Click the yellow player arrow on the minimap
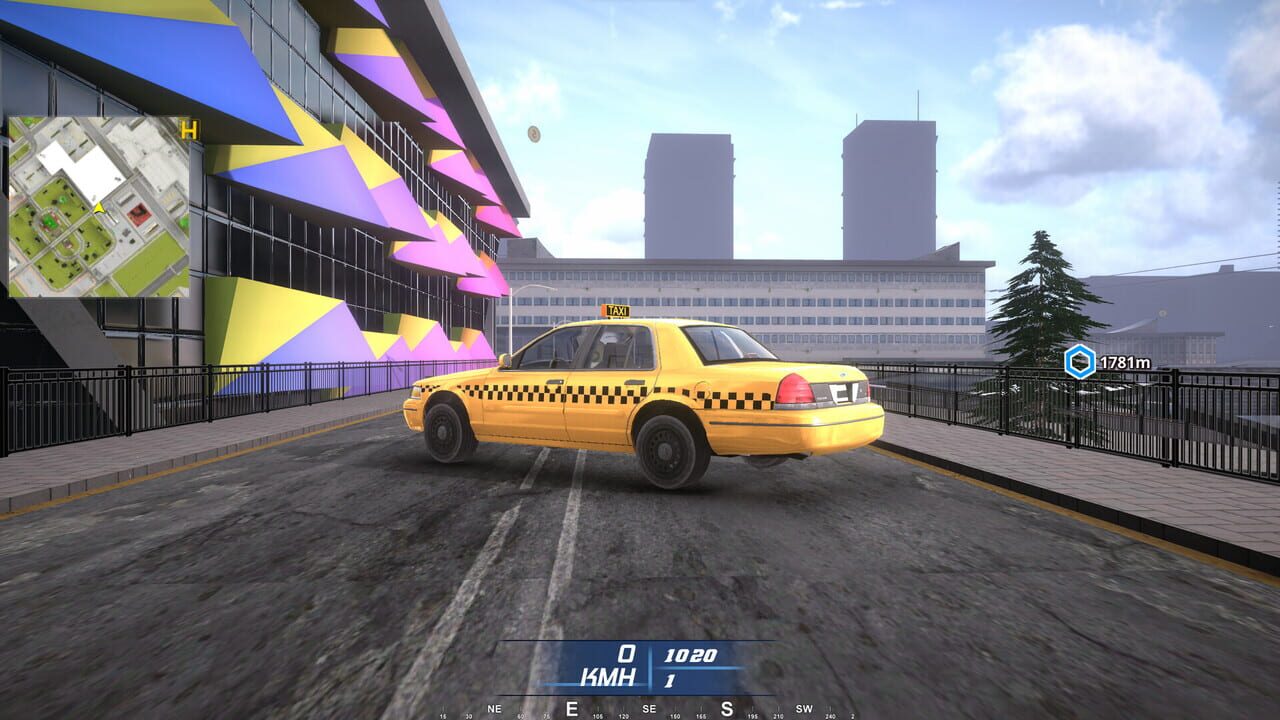The width and height of the screenshot is (1280, 720). point(99,208)
